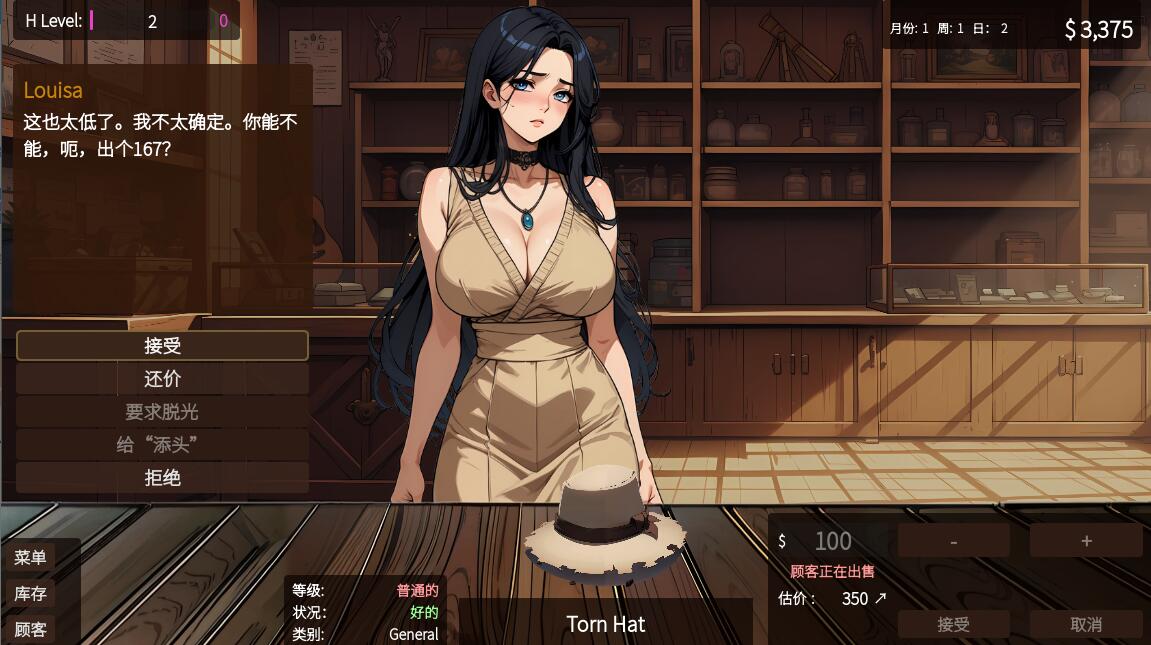The height and width of the screenshot is (645, 1151).
Task: Open the 顾客 customer list
Action: pos(30,629)
